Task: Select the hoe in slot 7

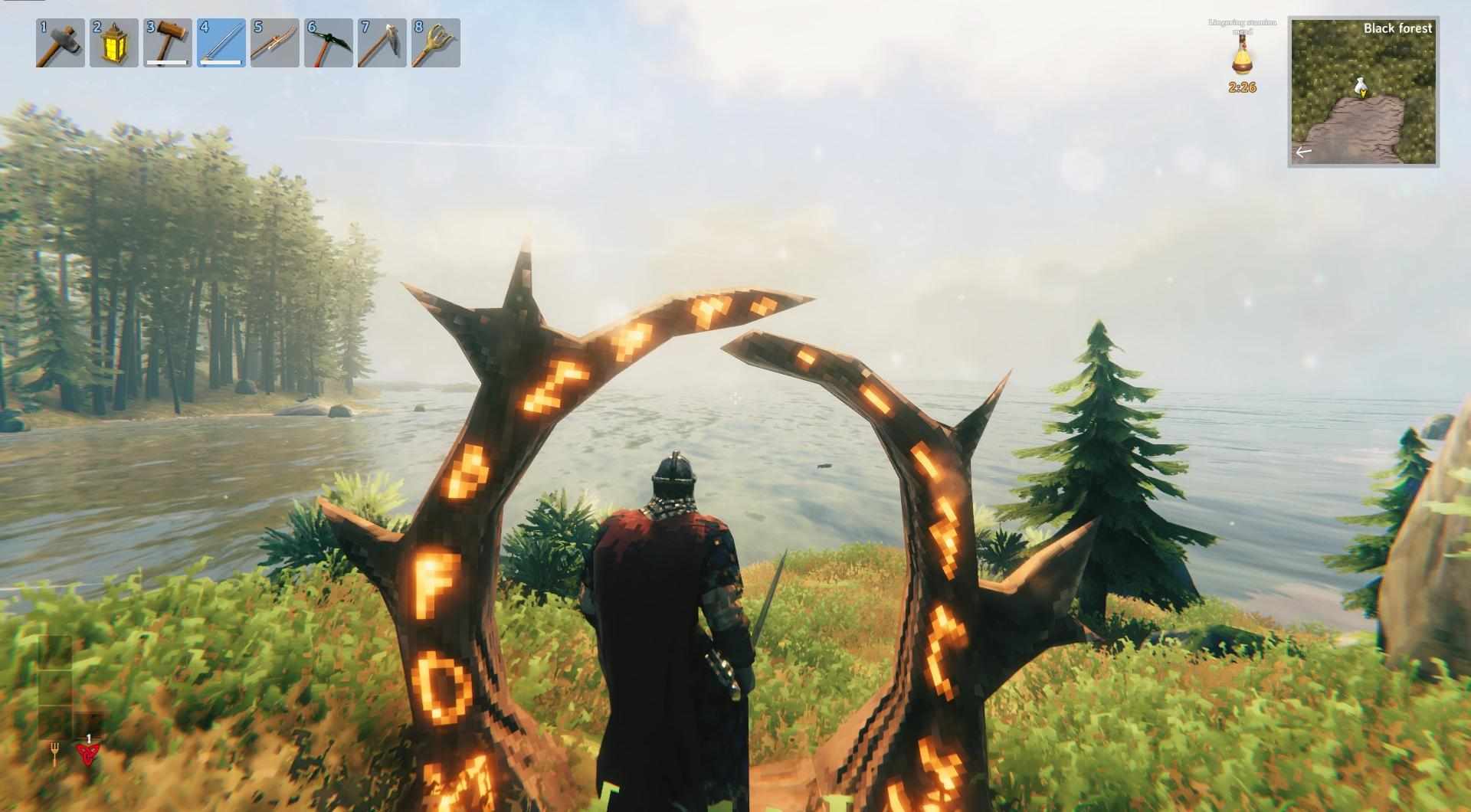Action: click(x=382, y=43)
